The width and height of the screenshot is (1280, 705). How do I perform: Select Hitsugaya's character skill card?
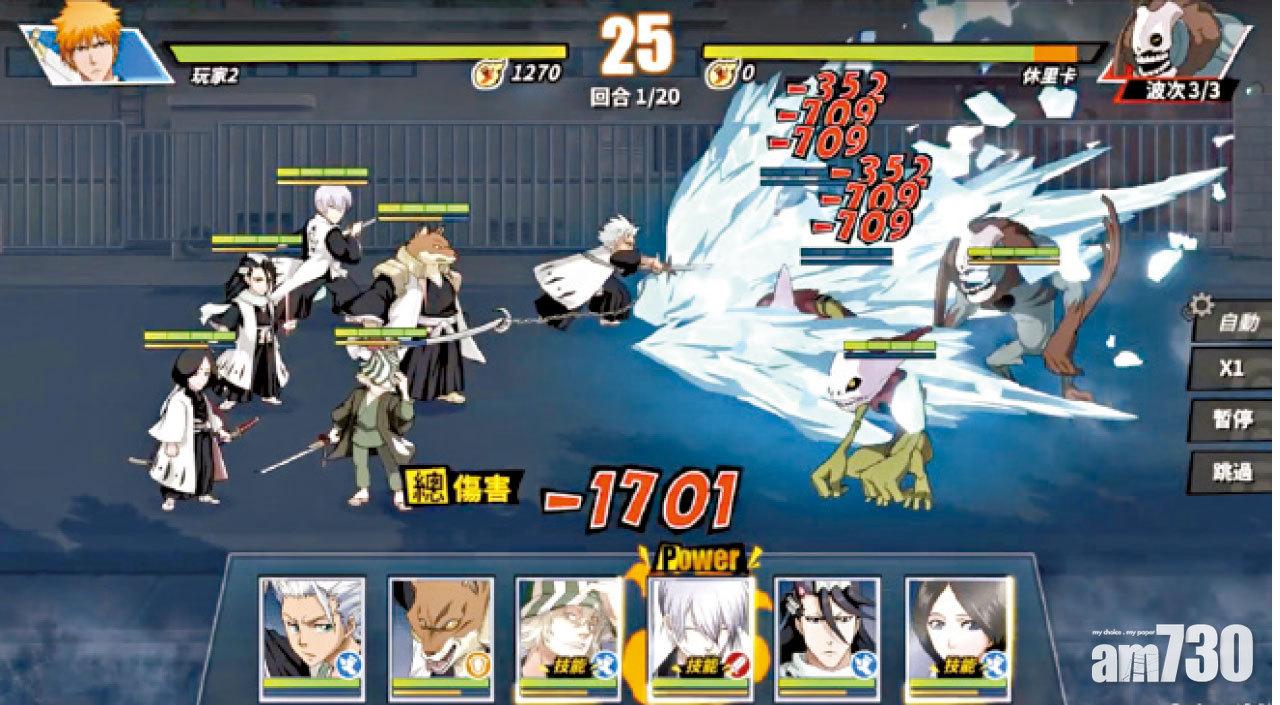coord(311,632)
